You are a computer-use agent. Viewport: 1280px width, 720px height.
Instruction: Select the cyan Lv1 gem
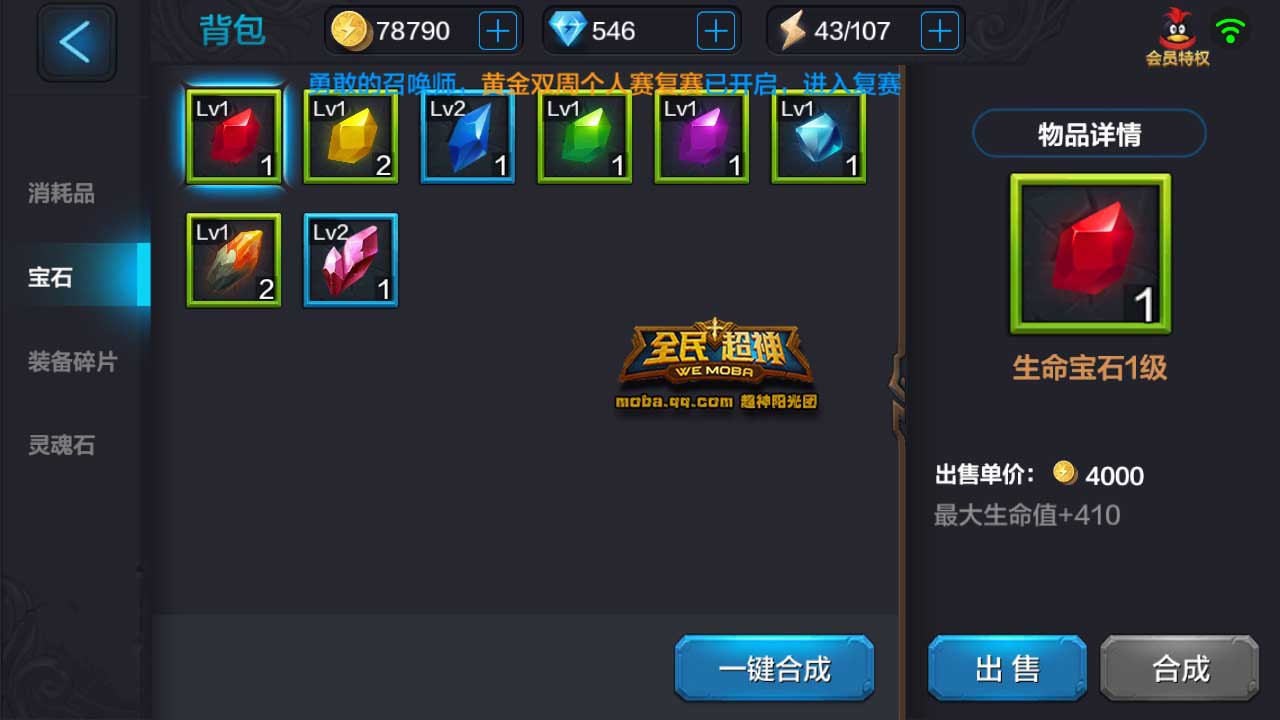817,140
